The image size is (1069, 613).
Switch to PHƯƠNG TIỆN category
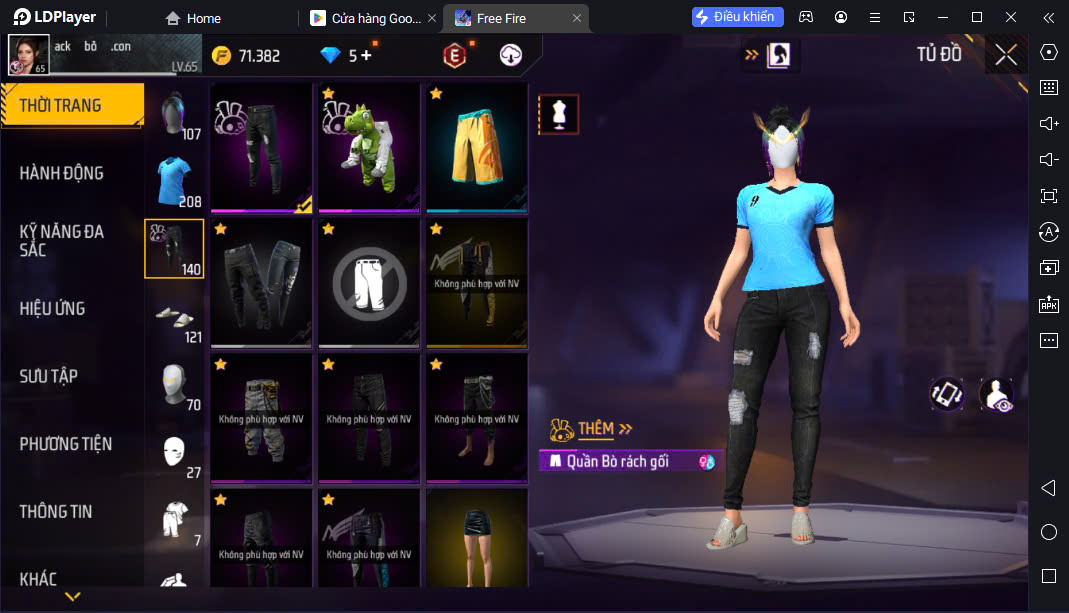point(66,444)
